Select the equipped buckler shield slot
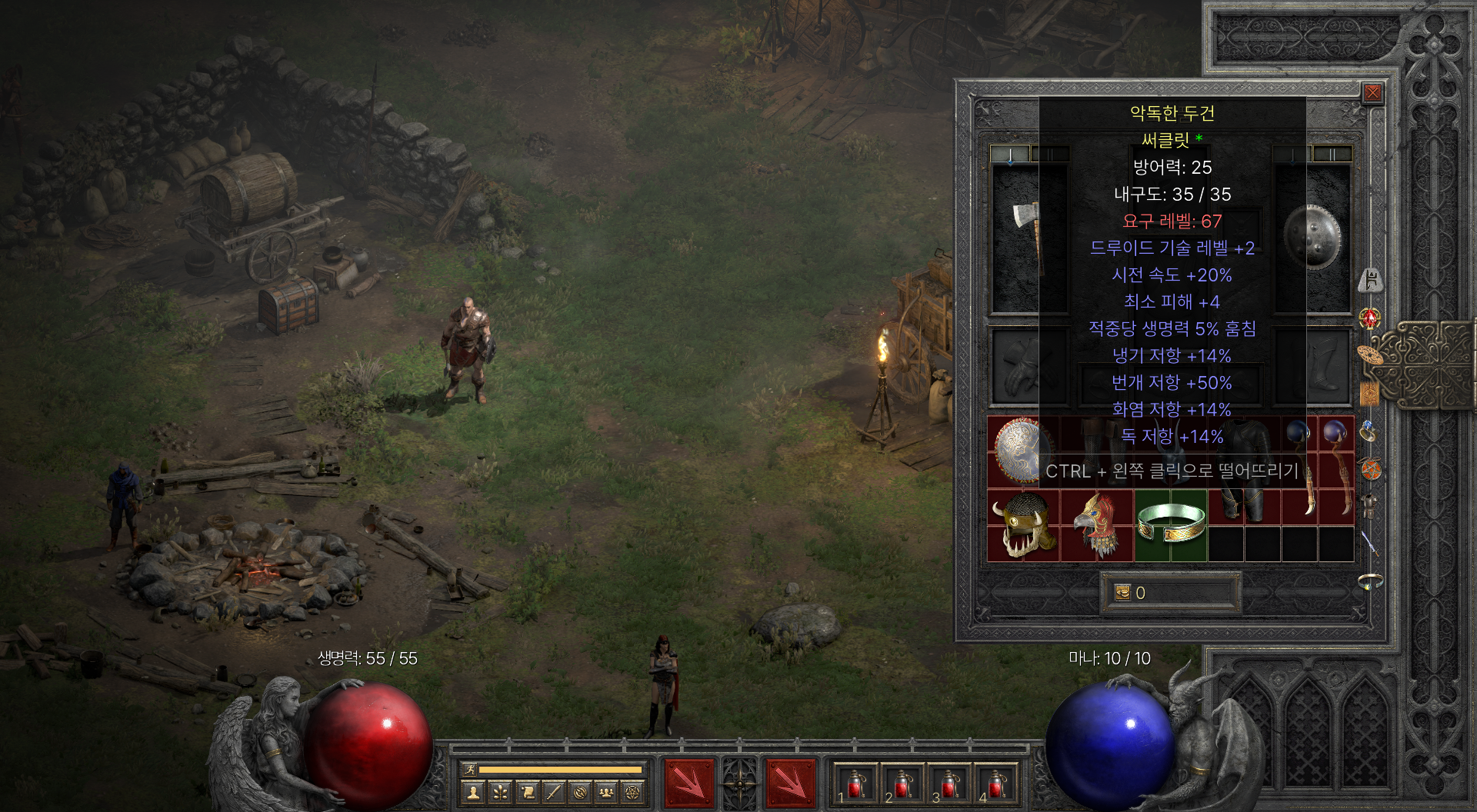Screen dimensions: 1477x812 pyautogui.click(x=1312, y=237)
